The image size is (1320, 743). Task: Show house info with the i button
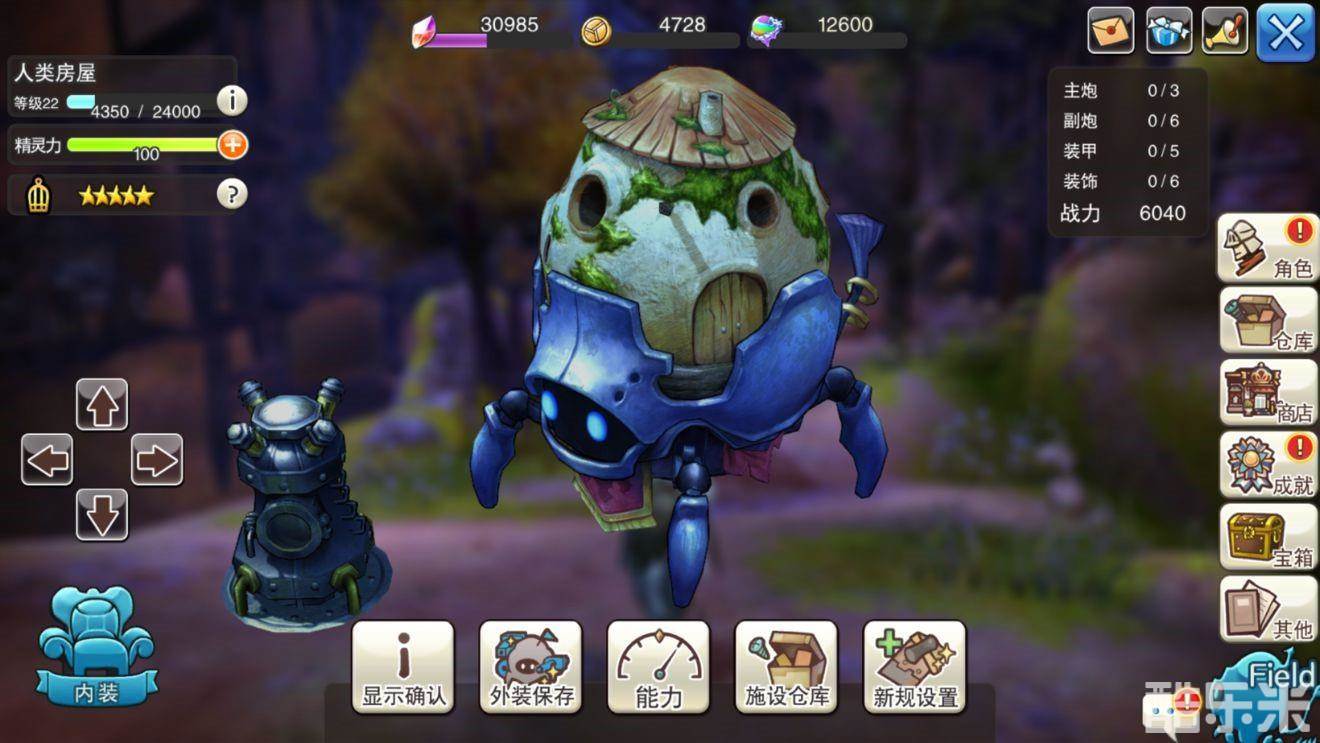(232, 100)
